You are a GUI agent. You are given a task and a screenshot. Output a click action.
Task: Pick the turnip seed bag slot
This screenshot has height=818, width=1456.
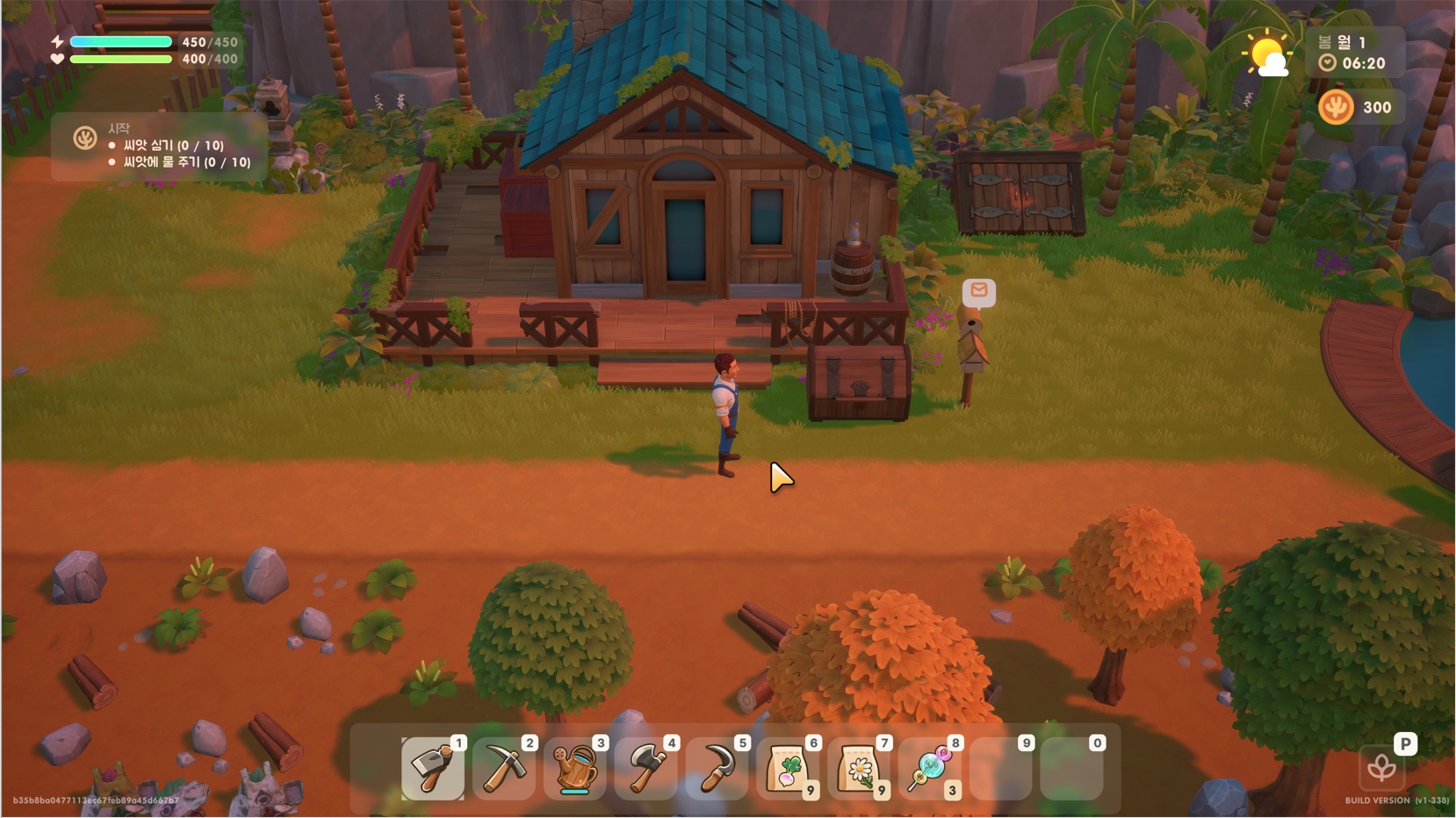pyautogui.click(x=789, y=769)
